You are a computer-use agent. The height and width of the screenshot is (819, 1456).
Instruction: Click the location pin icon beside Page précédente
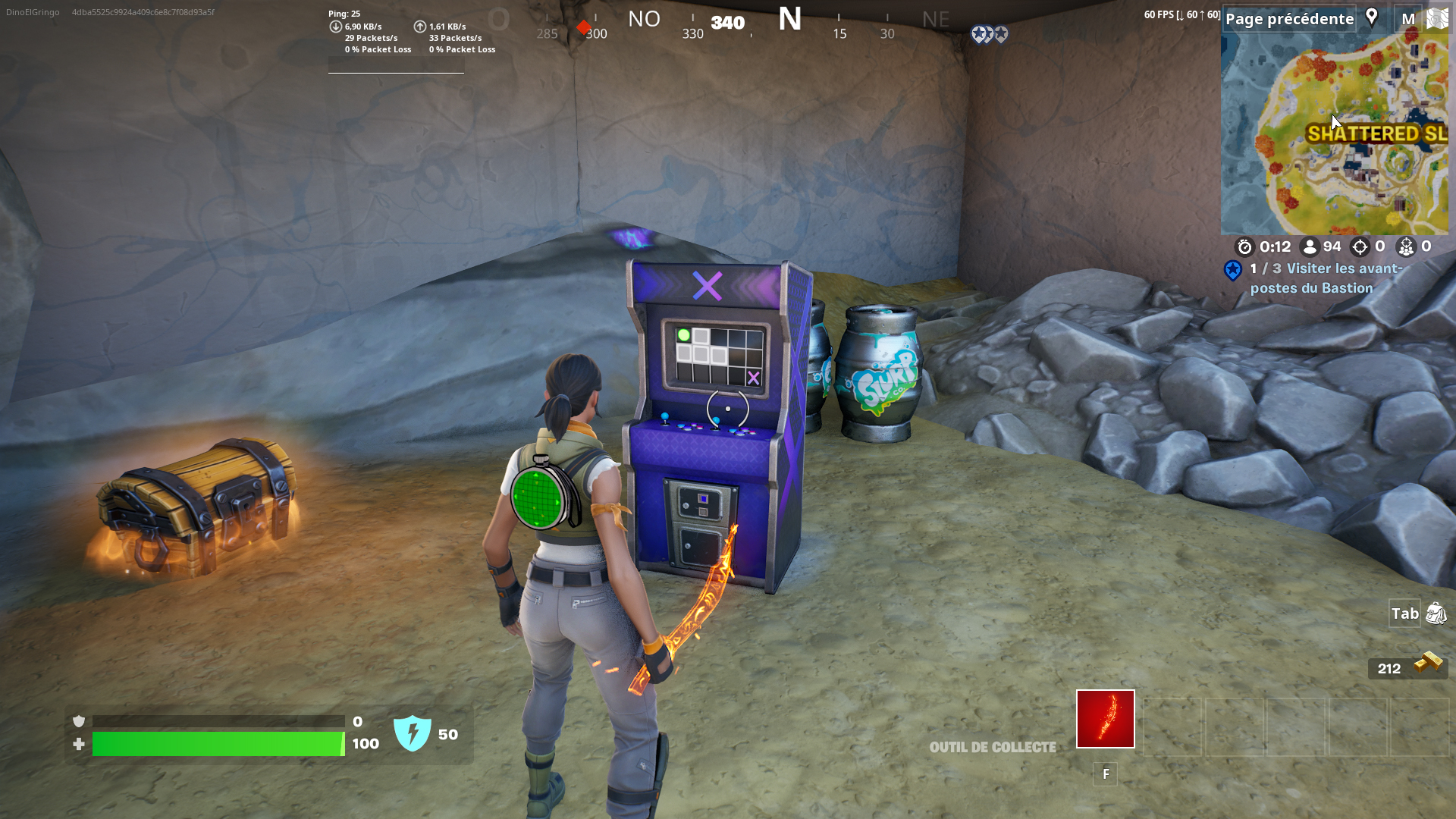1372,18
